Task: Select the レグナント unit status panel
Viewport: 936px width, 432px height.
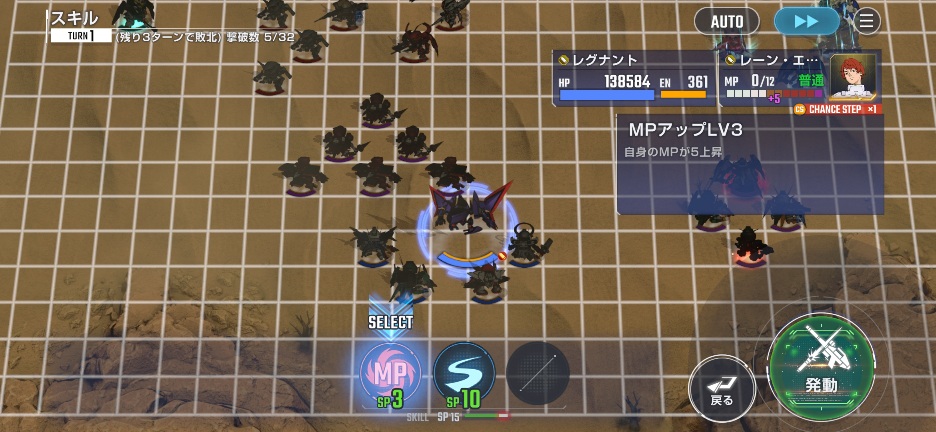Action: [633, 78]
